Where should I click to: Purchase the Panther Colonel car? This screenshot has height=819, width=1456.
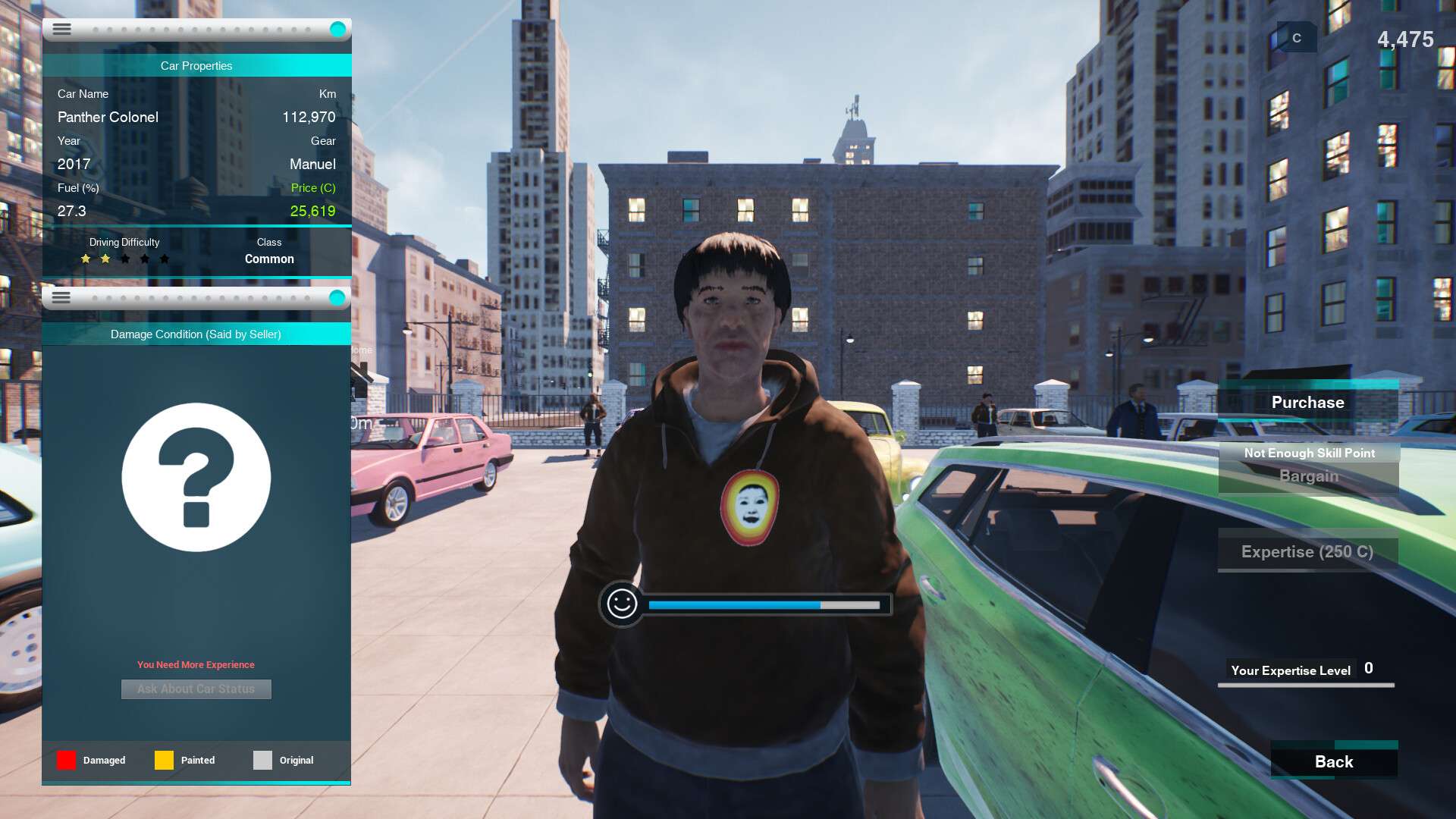pyautogui.click(x=1307, y=403)
